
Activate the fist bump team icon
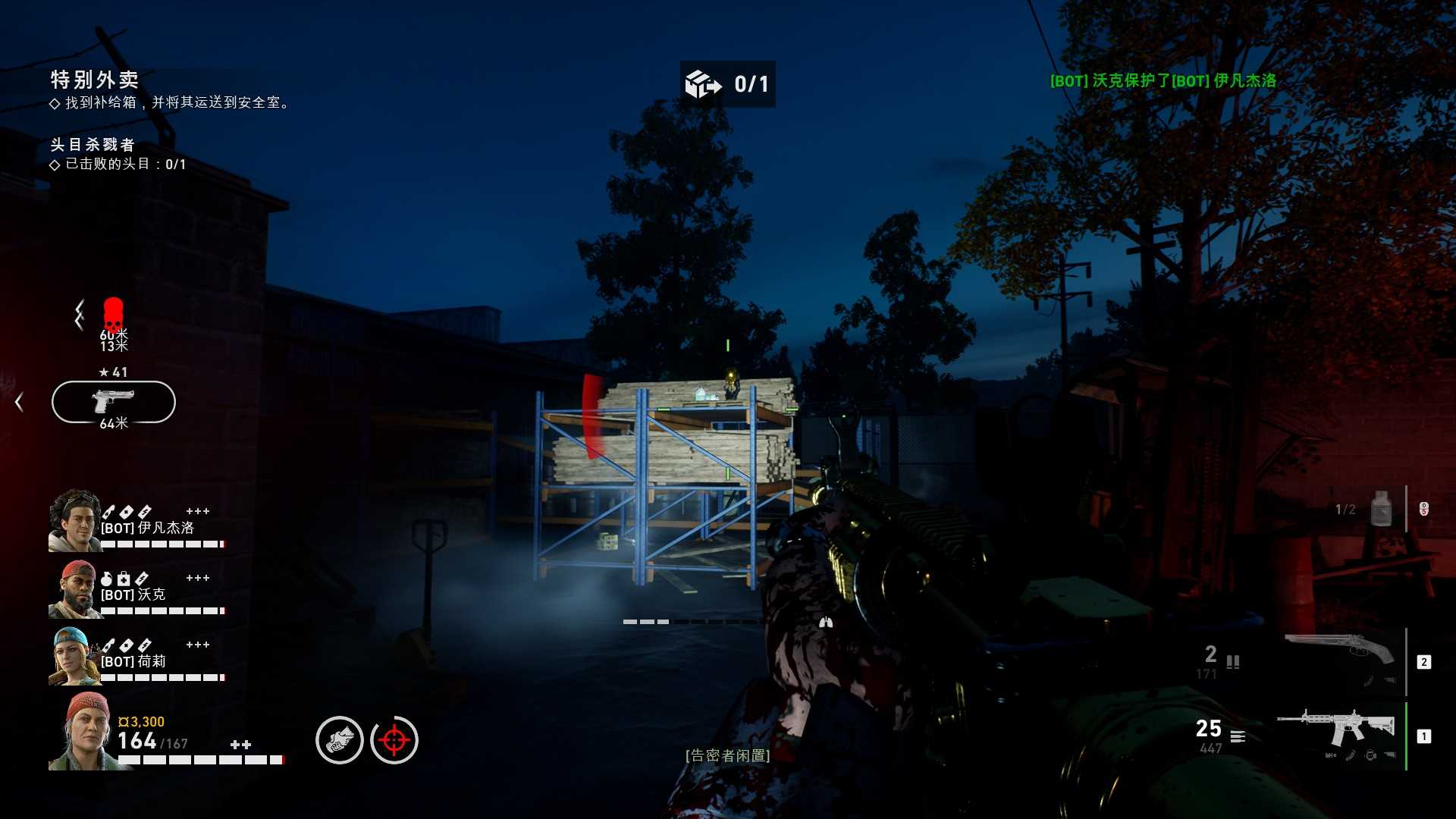[x=340, y=740]
